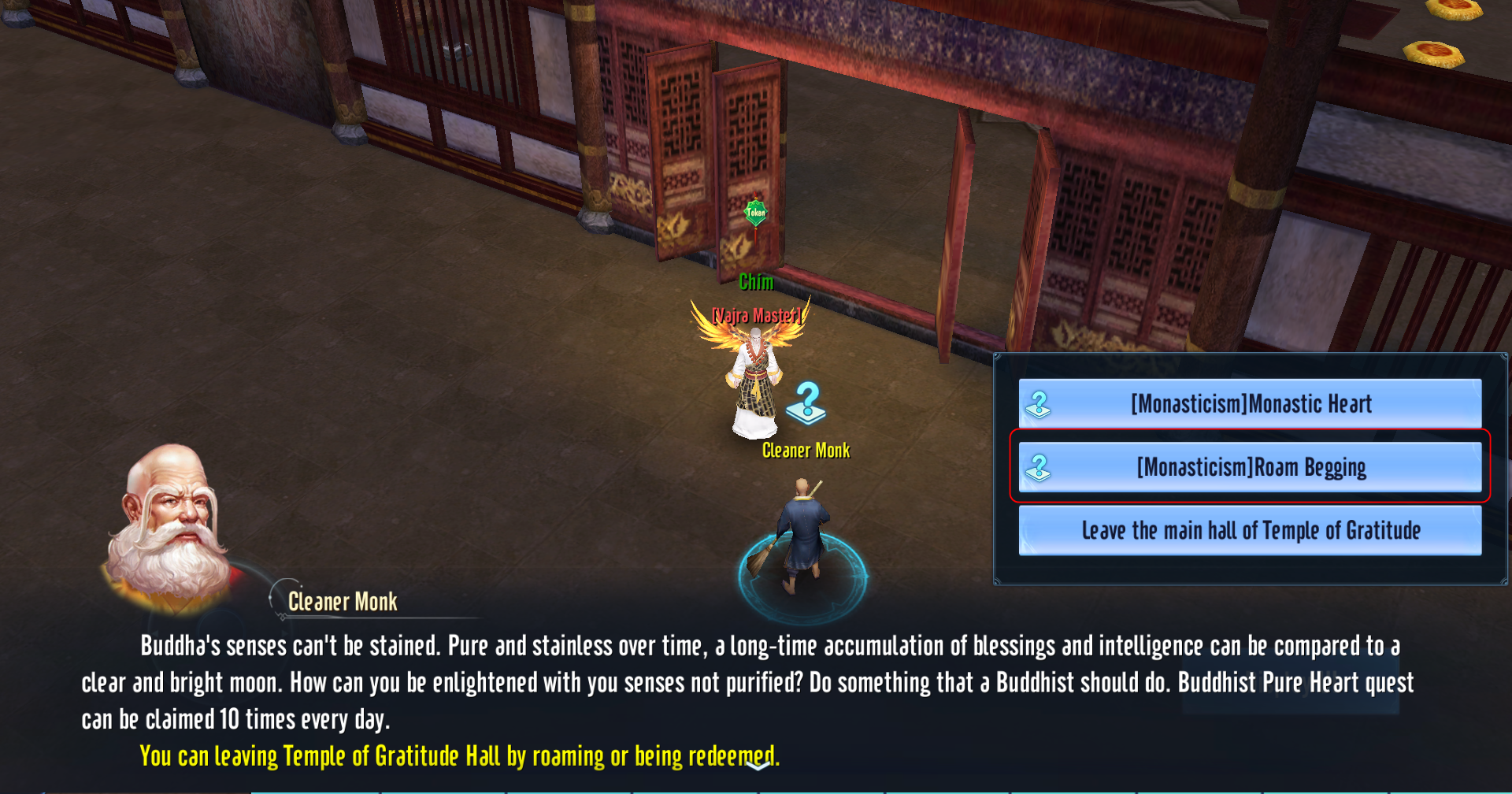The image size is (1512, 794).
Task: Leave the main hall of Temple of Gratitude
Action: click(x=1250, y=530)
